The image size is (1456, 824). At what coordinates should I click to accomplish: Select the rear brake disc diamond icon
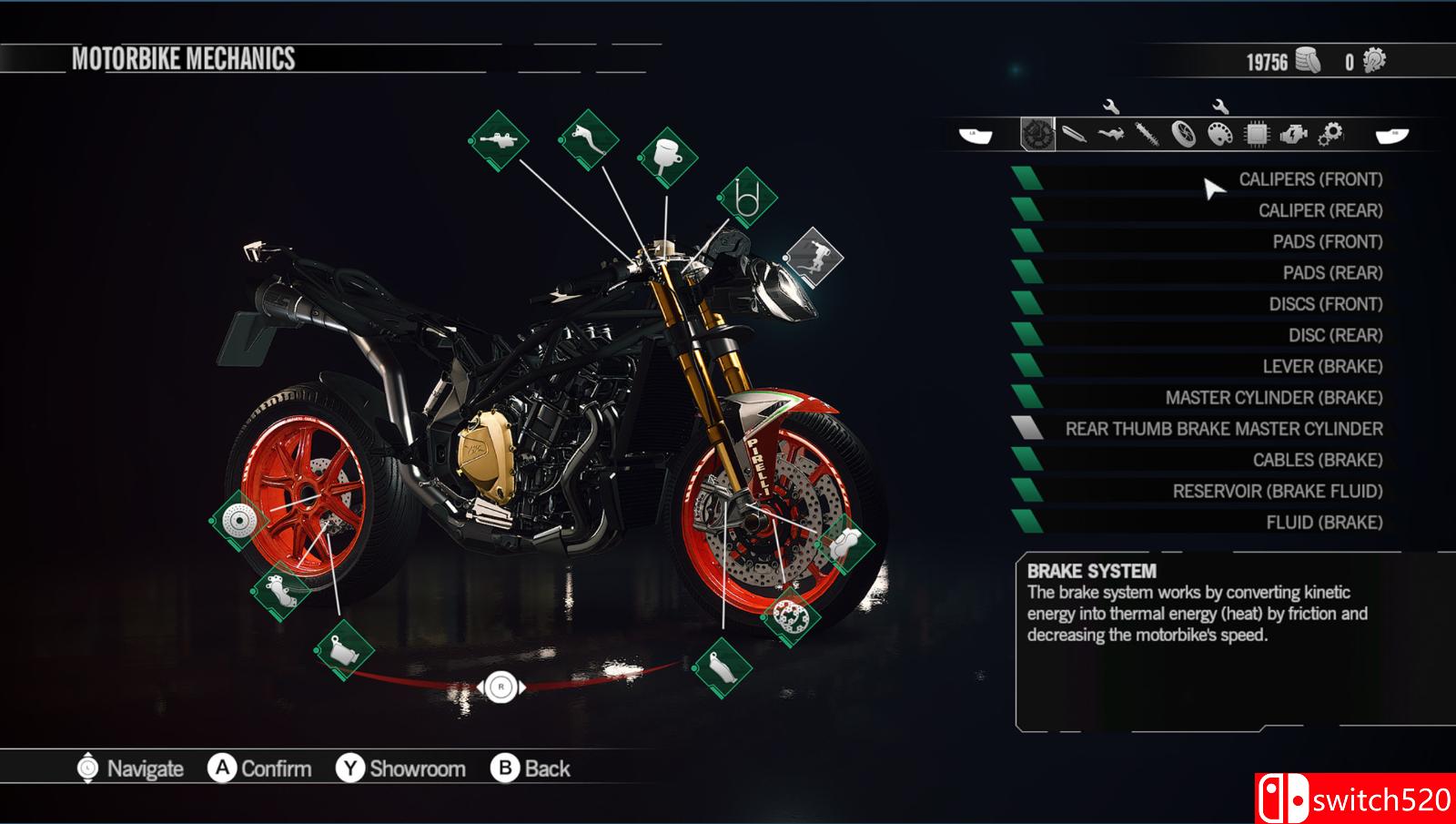click(239, 521)
